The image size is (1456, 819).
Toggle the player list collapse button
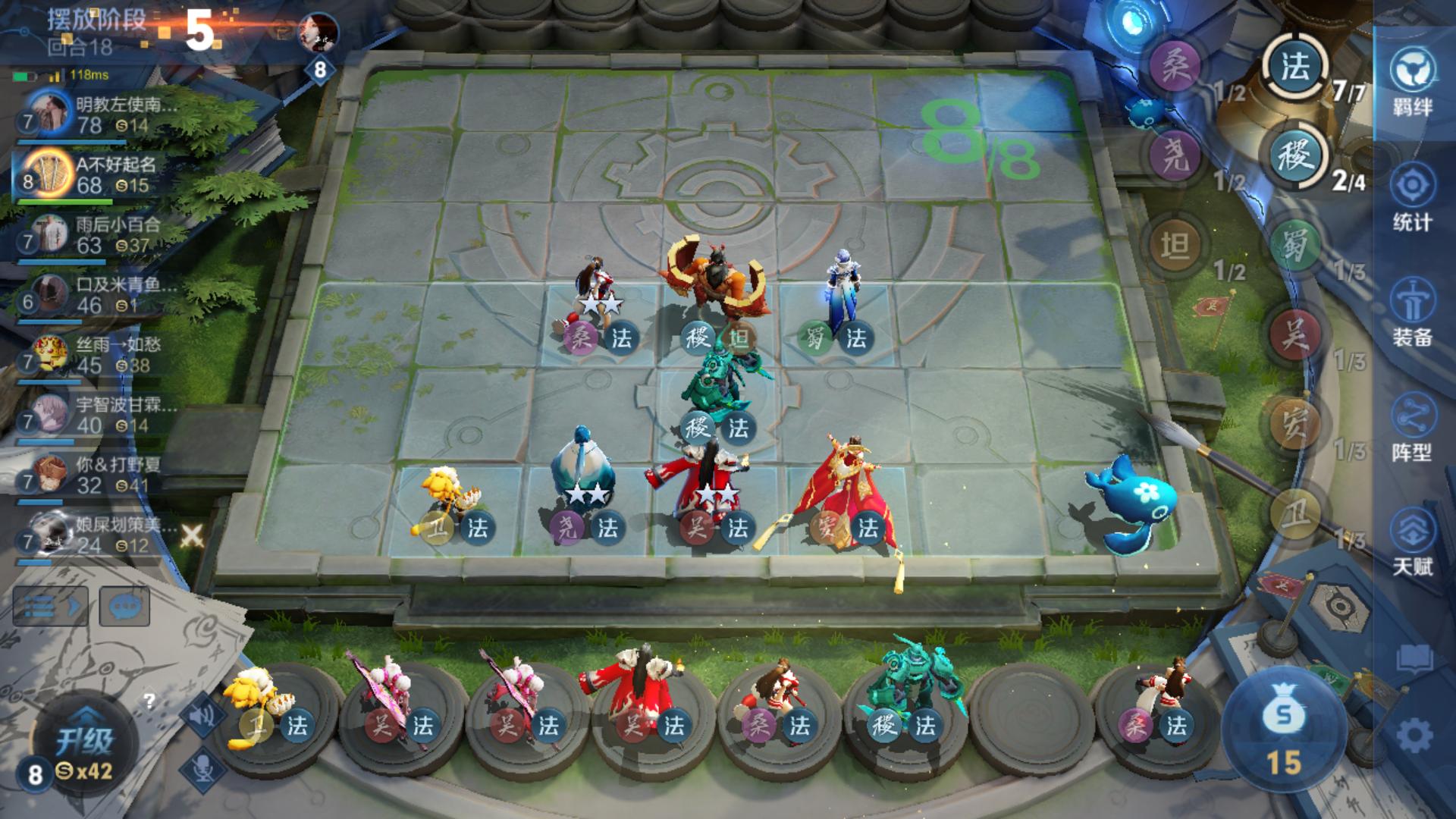50,606
